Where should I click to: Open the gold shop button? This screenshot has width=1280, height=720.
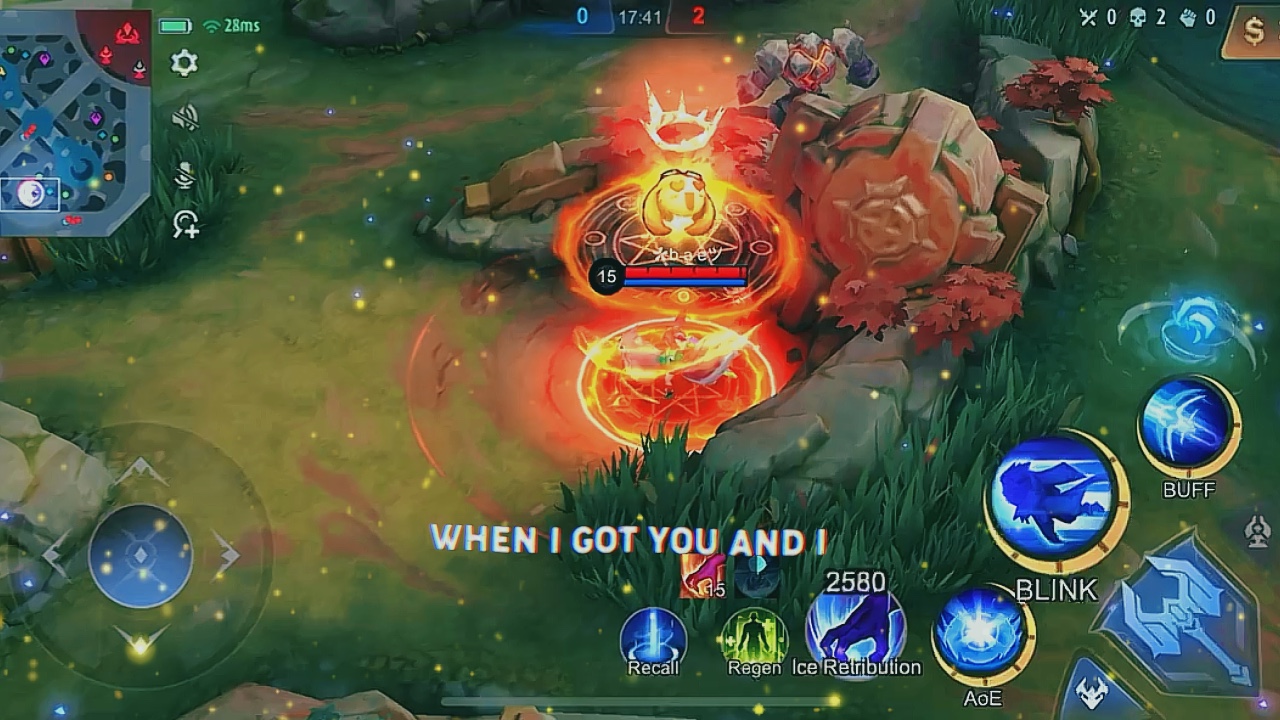[1254, 32]
